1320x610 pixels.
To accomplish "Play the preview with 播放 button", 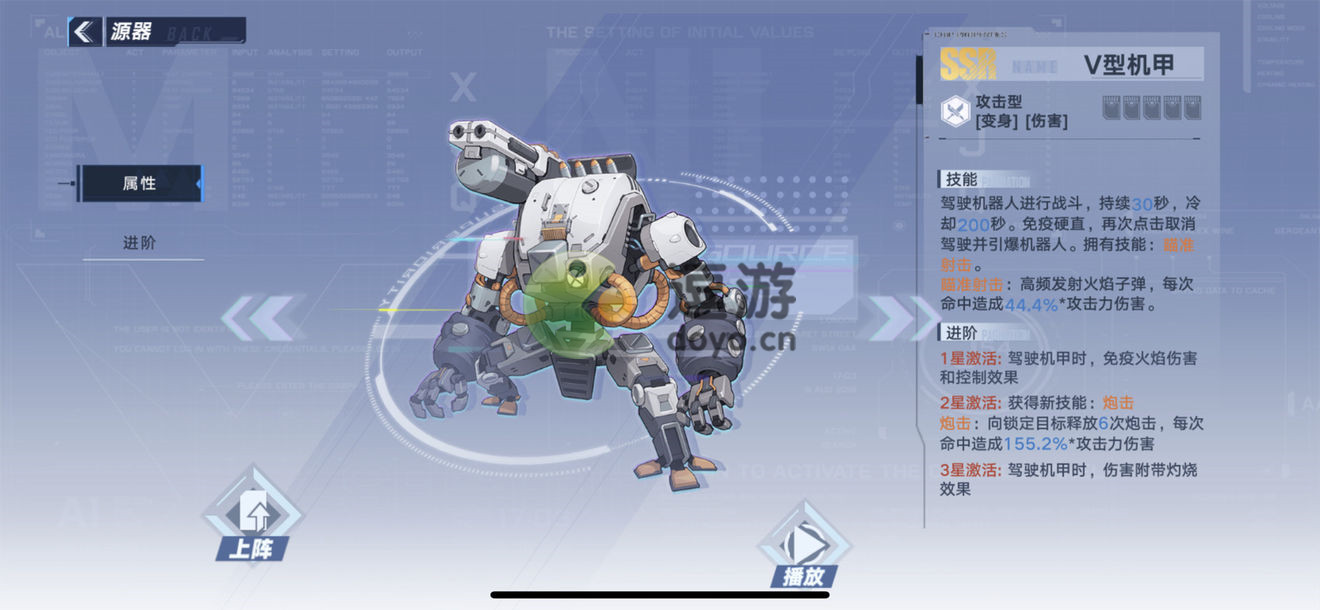I will pyautogui.click(x=803, y=550).
